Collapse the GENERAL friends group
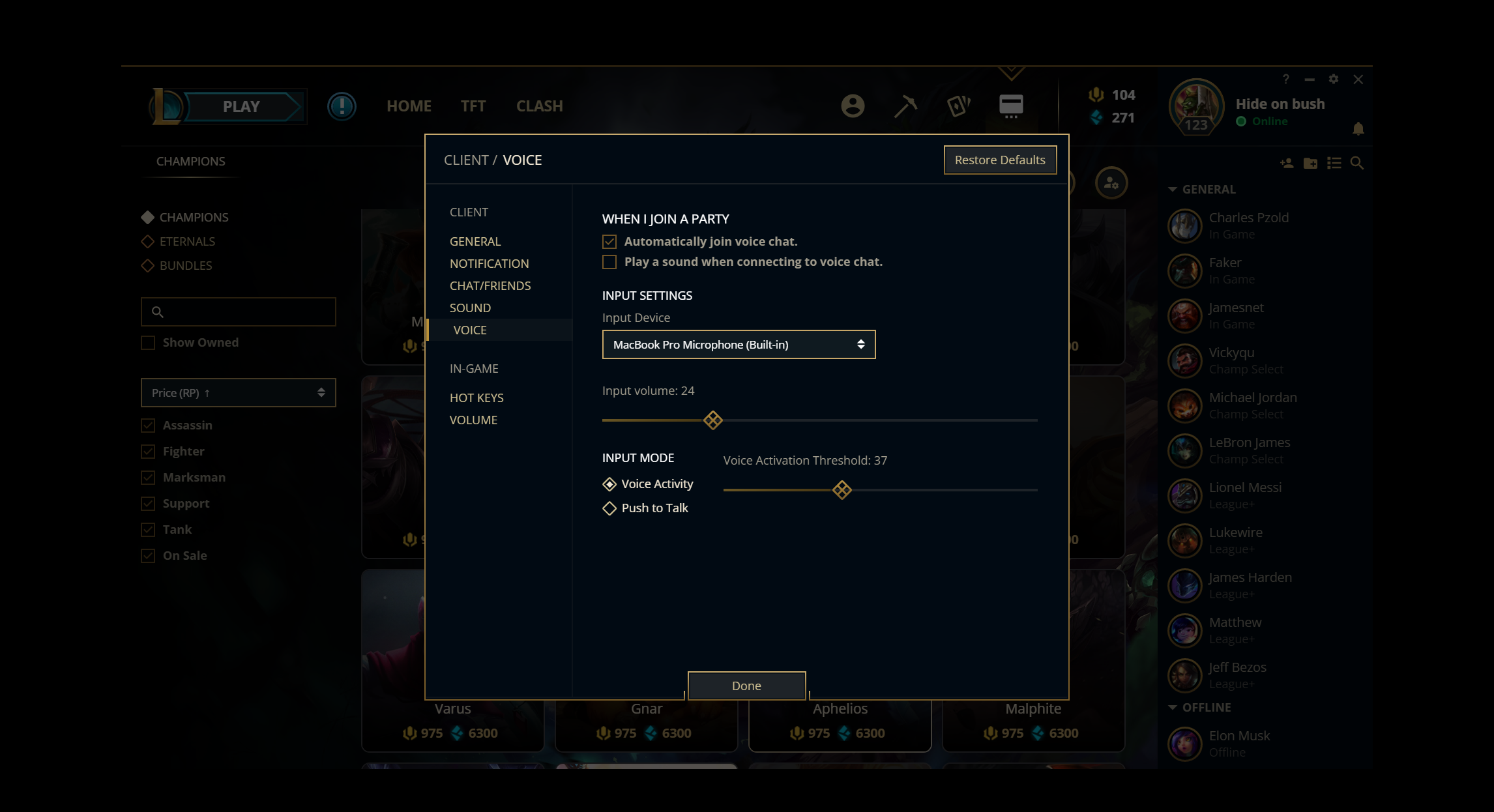Viewport: 1494px width, 812px height. 1172,189
